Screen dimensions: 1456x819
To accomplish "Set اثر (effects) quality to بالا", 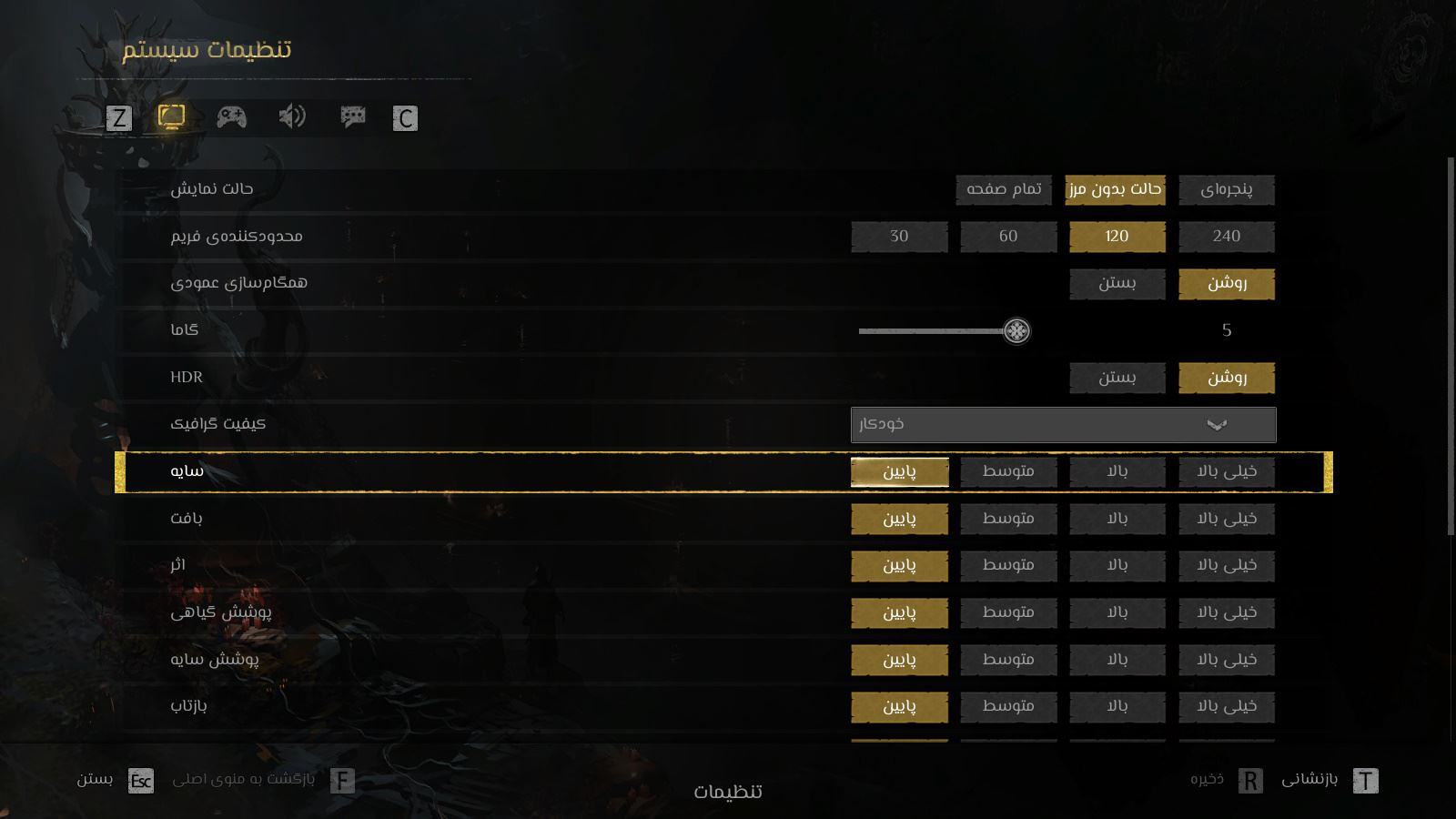I will coord(1117,565).
